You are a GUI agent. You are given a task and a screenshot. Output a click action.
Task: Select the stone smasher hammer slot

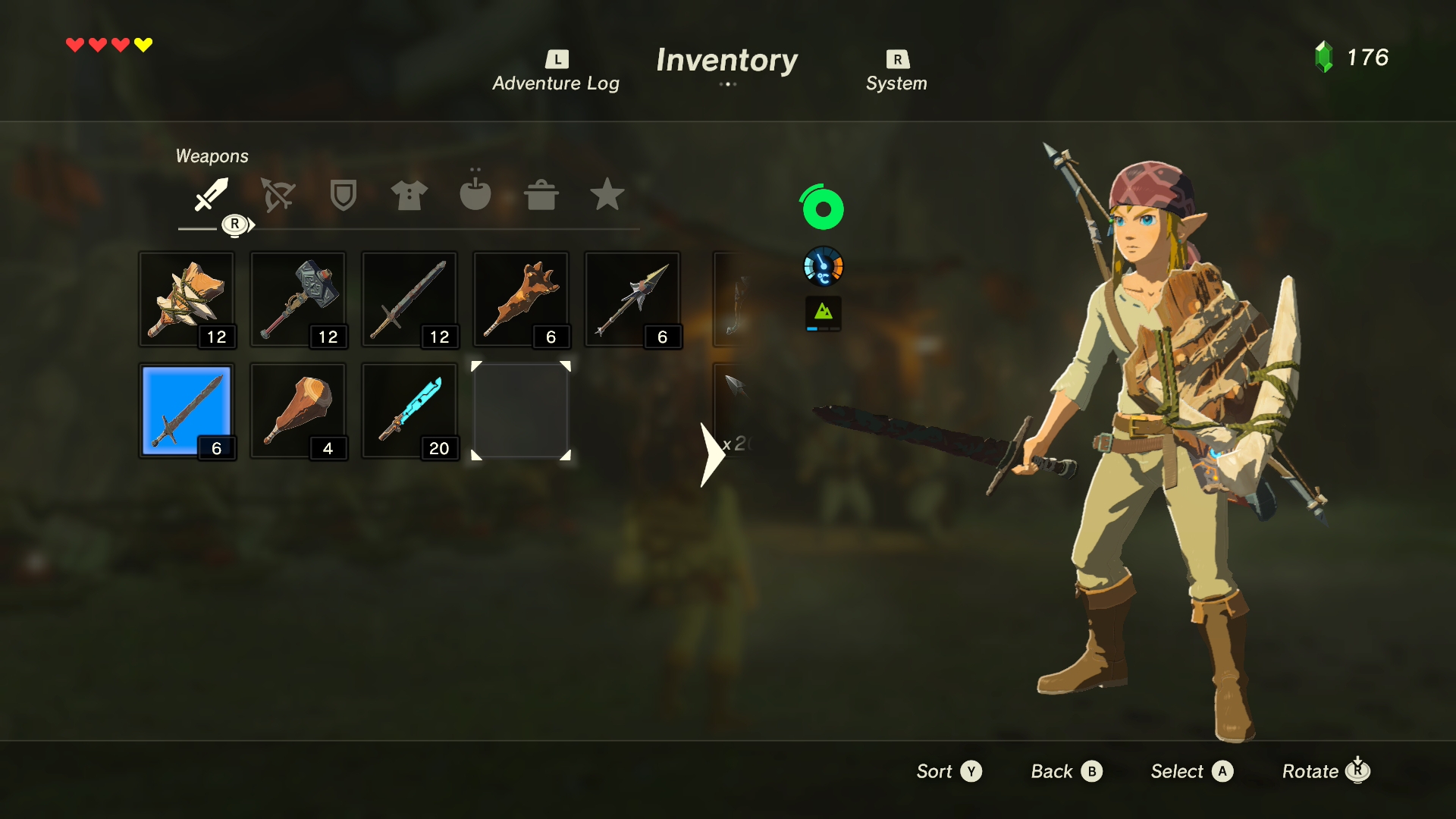click(x=187, y=300)
